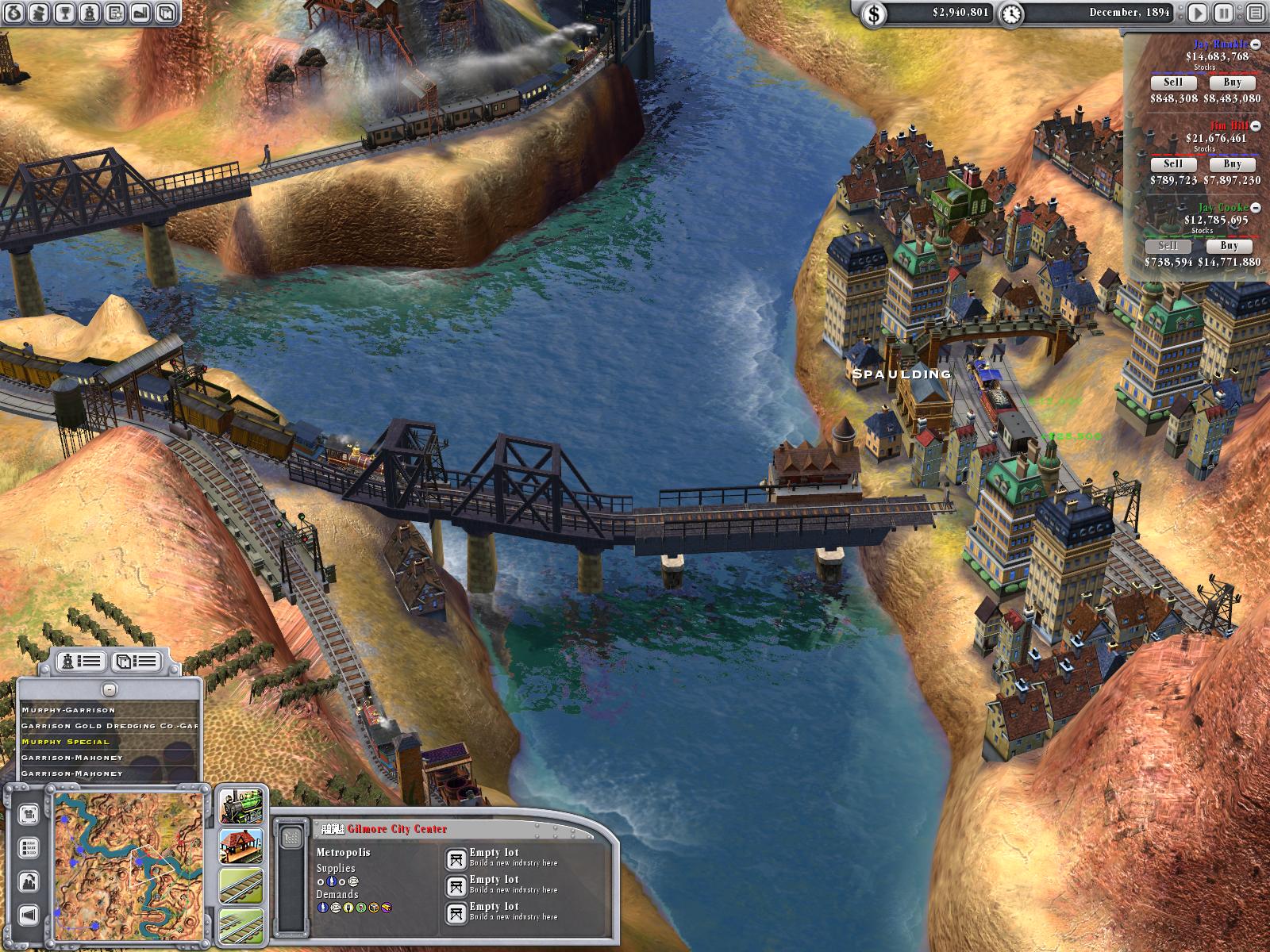Open the main options menu icon
The width and height of the screenshot is (1270, 952).
tap(1253, 13)
